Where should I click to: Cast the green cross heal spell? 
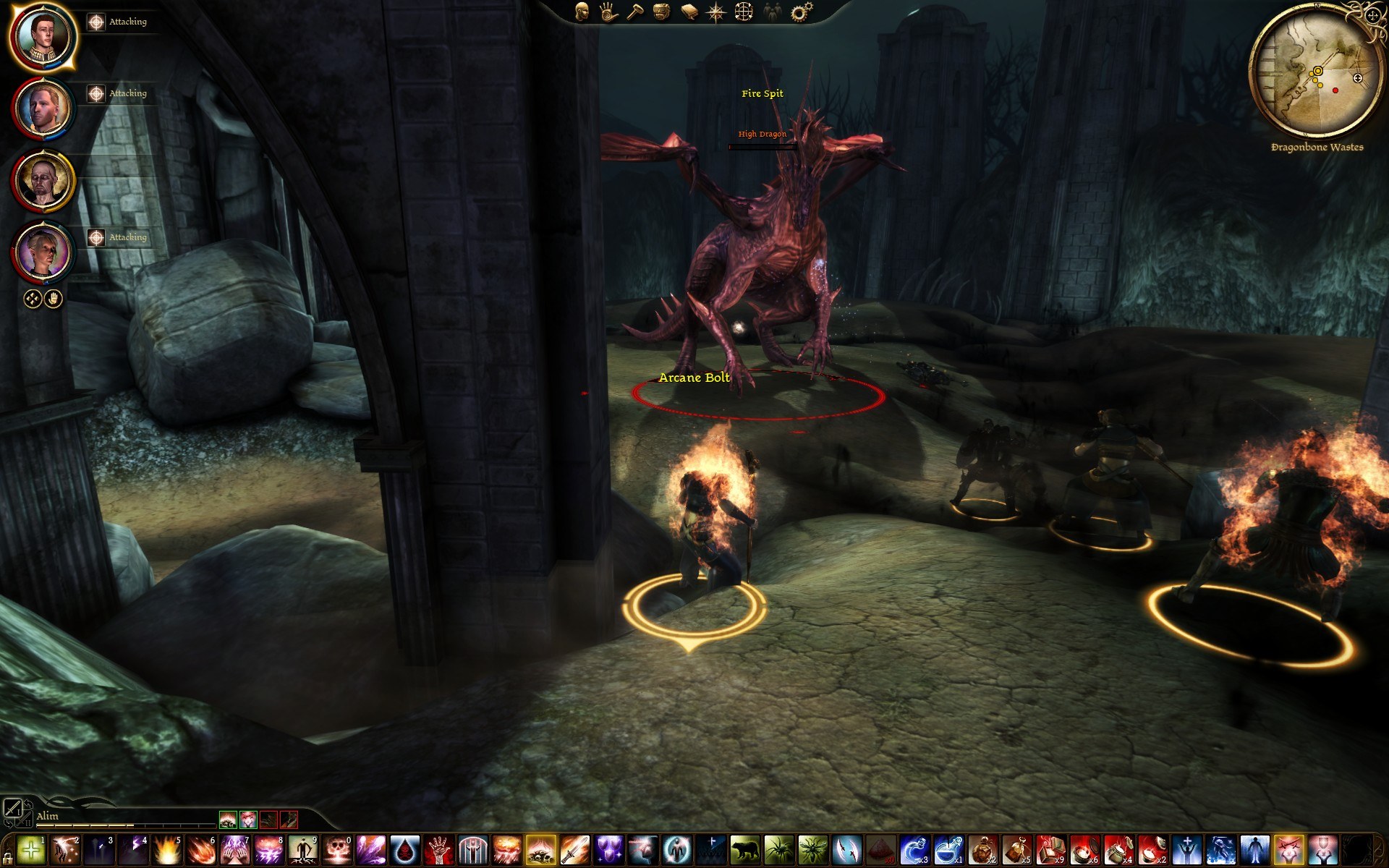[x=31, y=850]
